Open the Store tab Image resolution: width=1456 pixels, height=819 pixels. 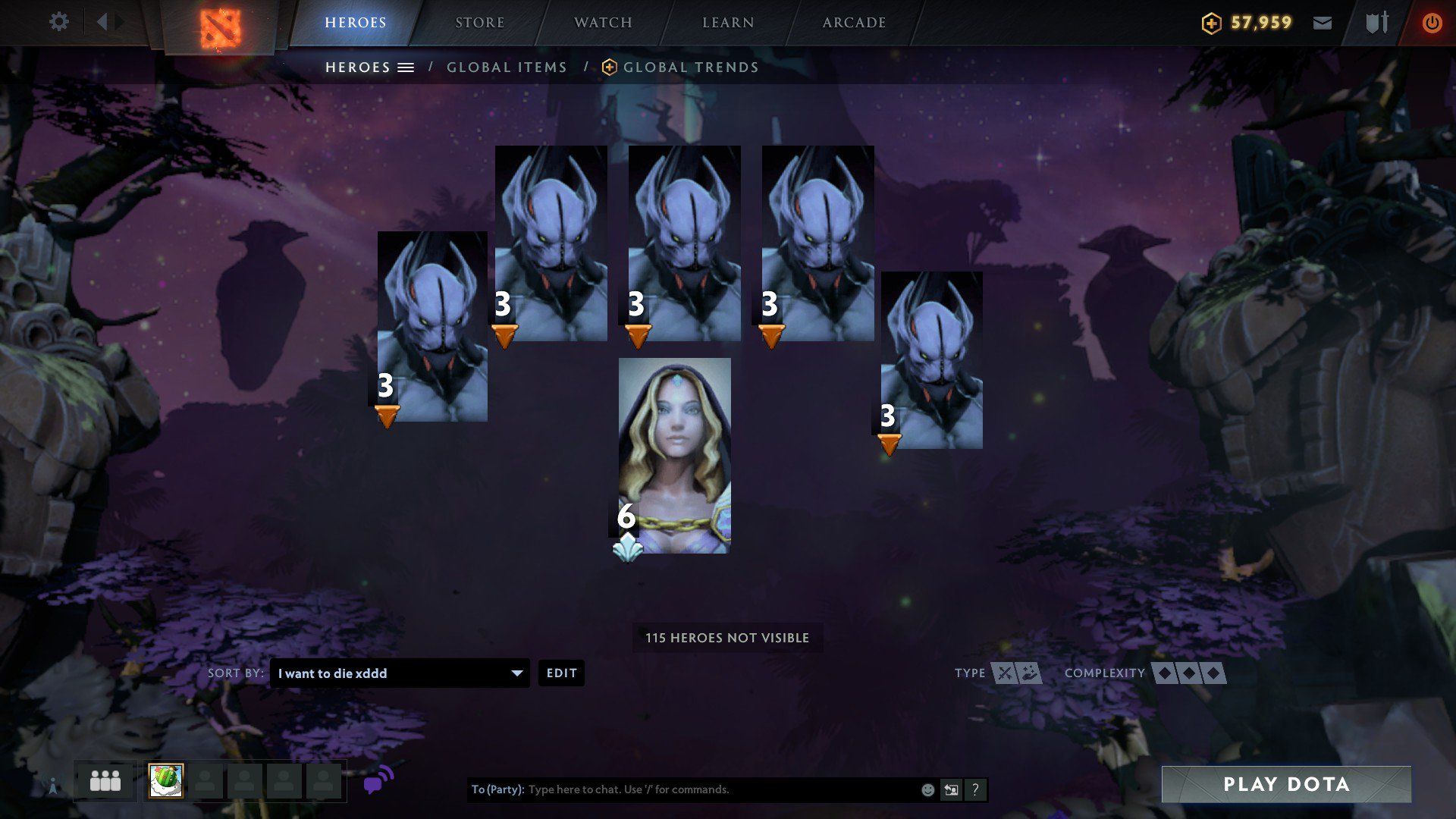click(x=479, y=23)
